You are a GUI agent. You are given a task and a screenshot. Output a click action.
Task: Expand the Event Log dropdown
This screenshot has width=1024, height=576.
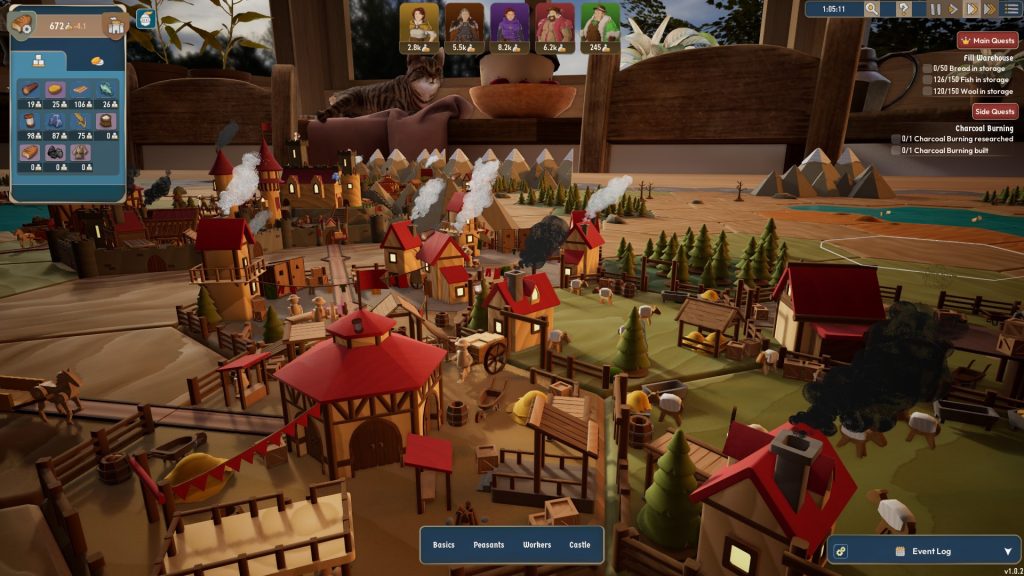tap(1007, 551)
